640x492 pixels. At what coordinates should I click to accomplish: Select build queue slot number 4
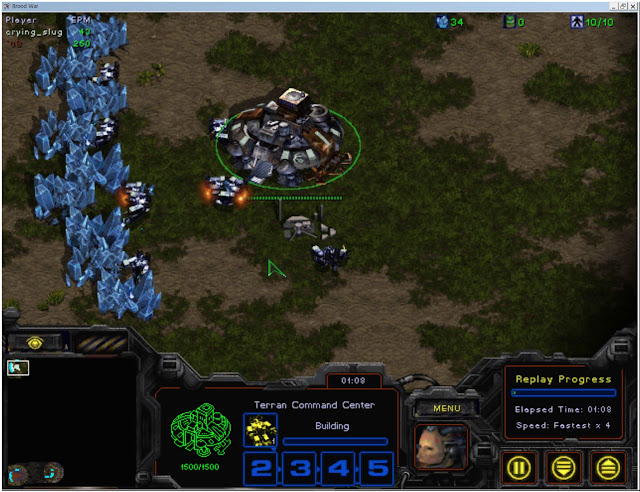tap(336, 467)
